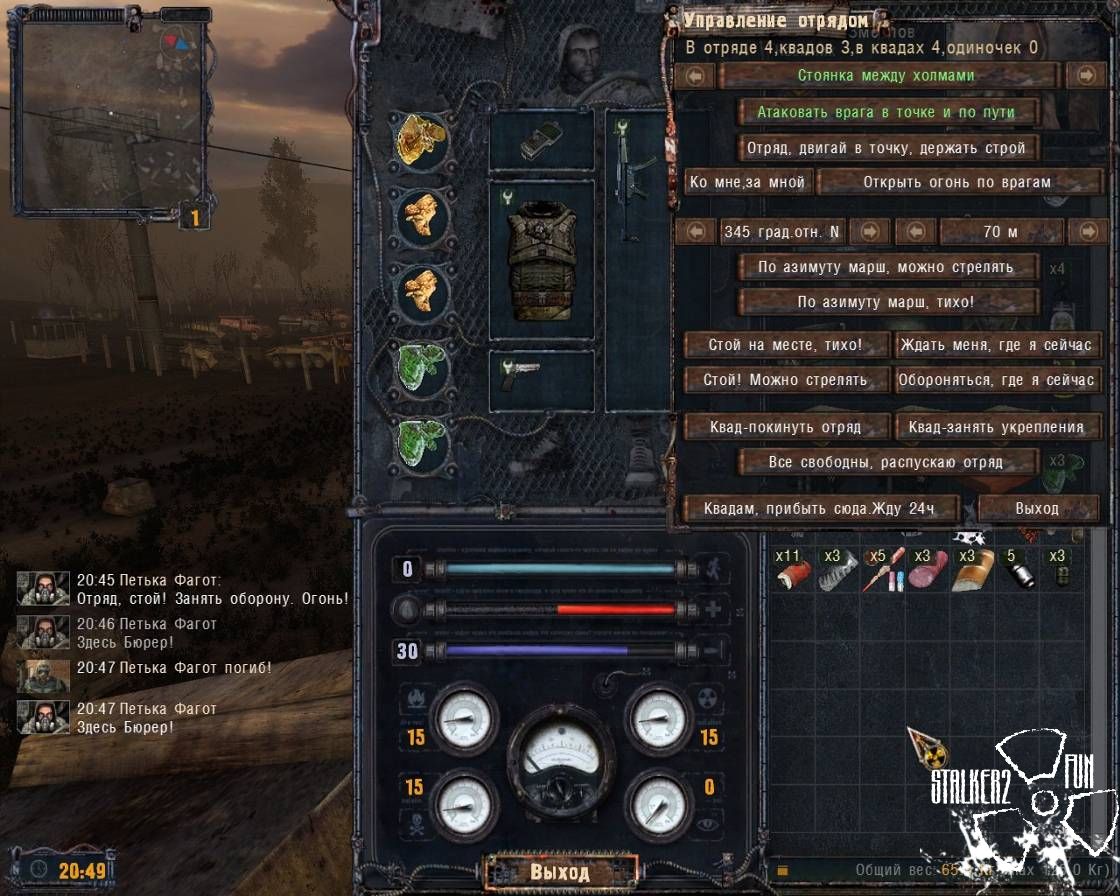Choose 'Ждать меня, где я сейчас'
Image resolution: width=1120 pixels, height=896 pixels.
coord(997,346)
